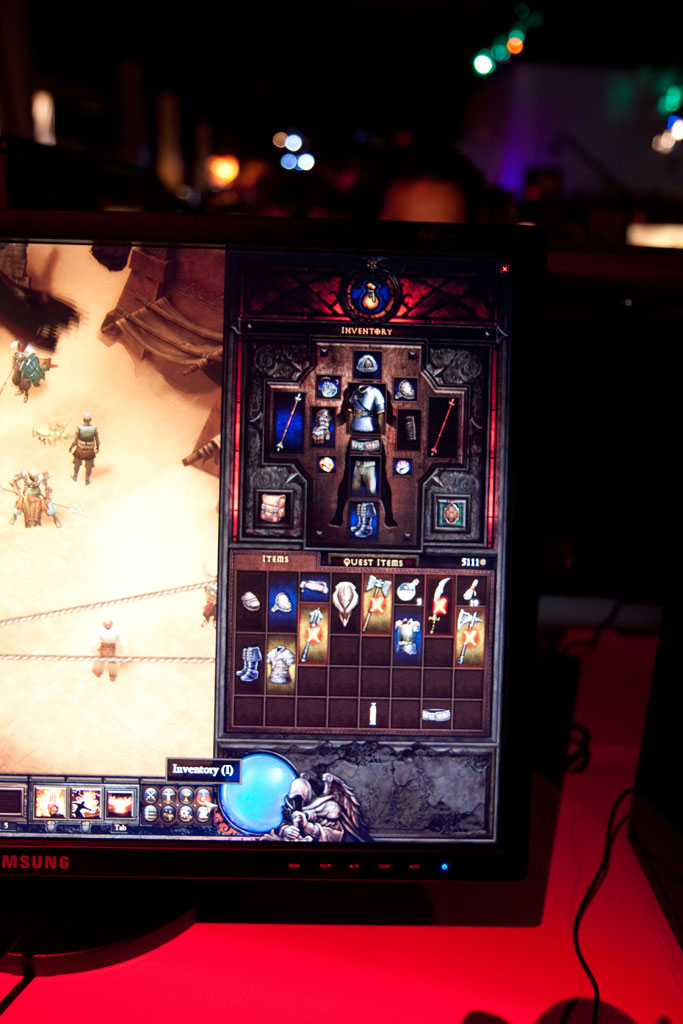Image resolution: width=683 pixels, height=1024 pixels.
Task: Select the equipped boots slot
Action: click(x=362, y=519)
